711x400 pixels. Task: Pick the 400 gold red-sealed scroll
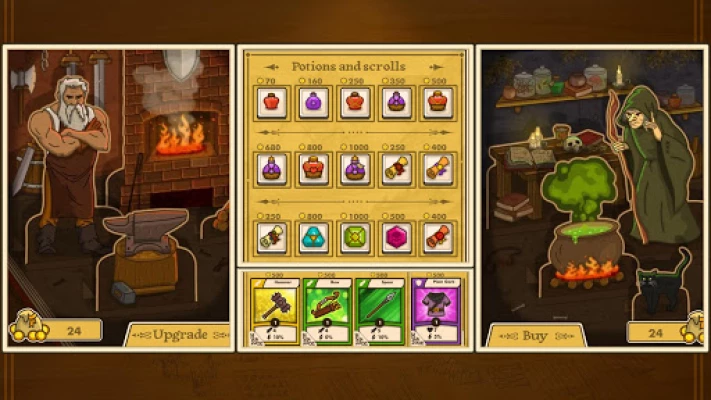pos(437,236)
